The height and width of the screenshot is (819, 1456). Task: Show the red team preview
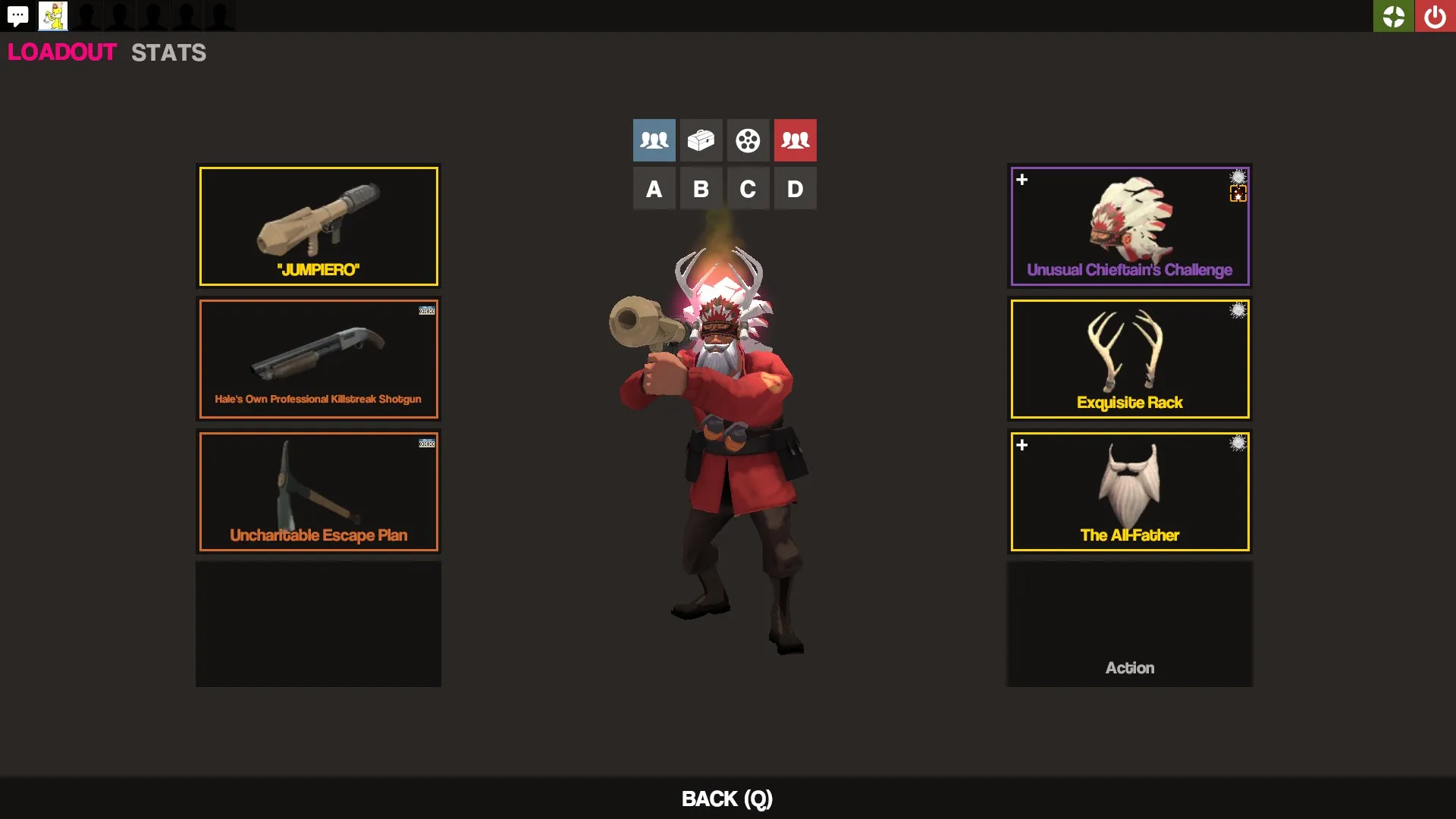click(795, 140)
